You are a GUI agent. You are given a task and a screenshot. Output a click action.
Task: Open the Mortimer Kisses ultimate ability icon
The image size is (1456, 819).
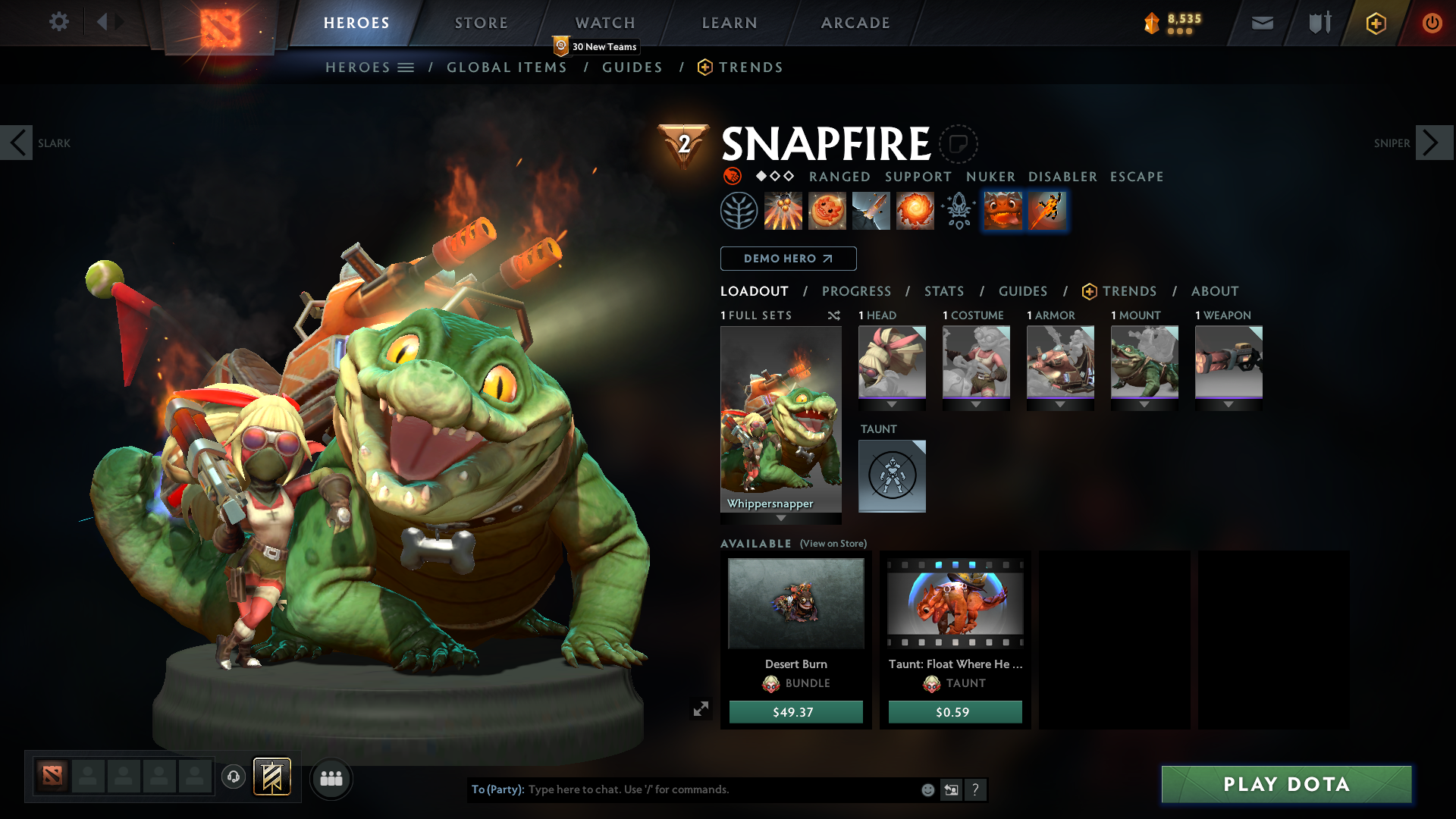click(915, 211)
